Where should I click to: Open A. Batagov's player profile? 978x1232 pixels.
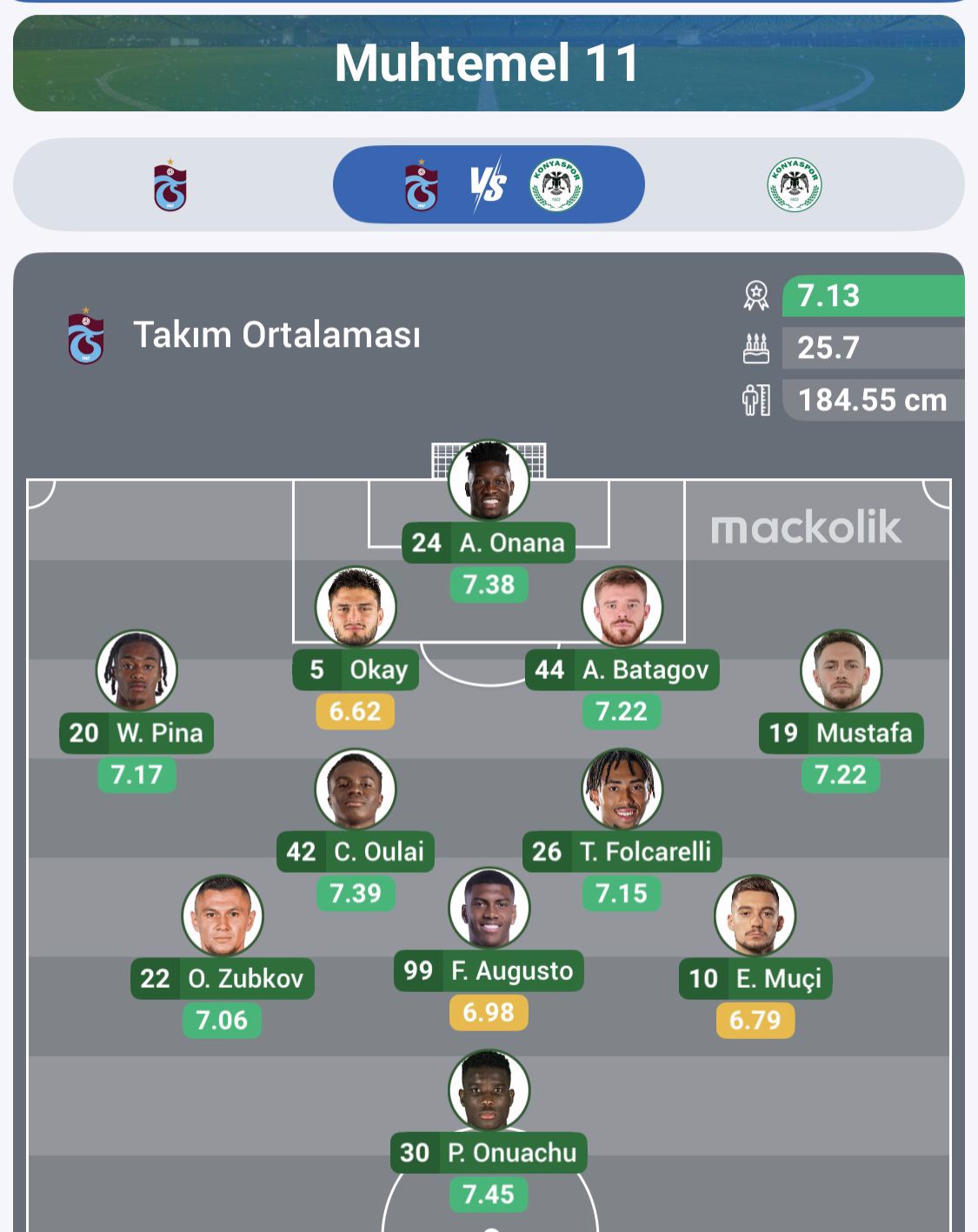622,608
